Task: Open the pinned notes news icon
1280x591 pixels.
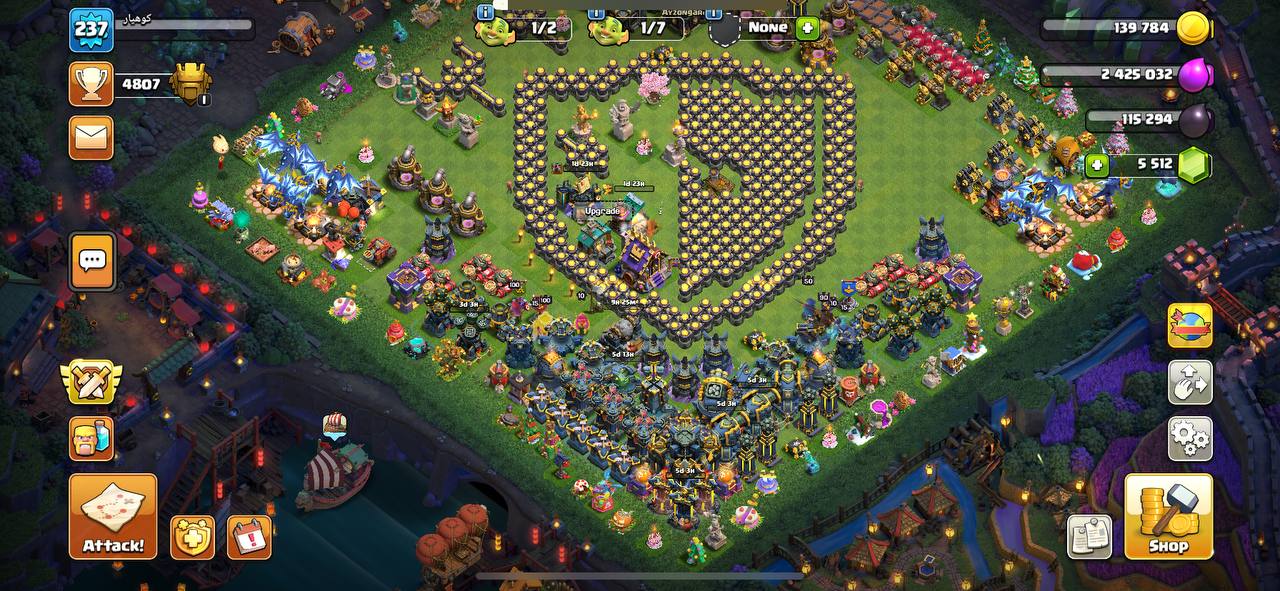Action: pyautogui.click(x=1089, y=537)
